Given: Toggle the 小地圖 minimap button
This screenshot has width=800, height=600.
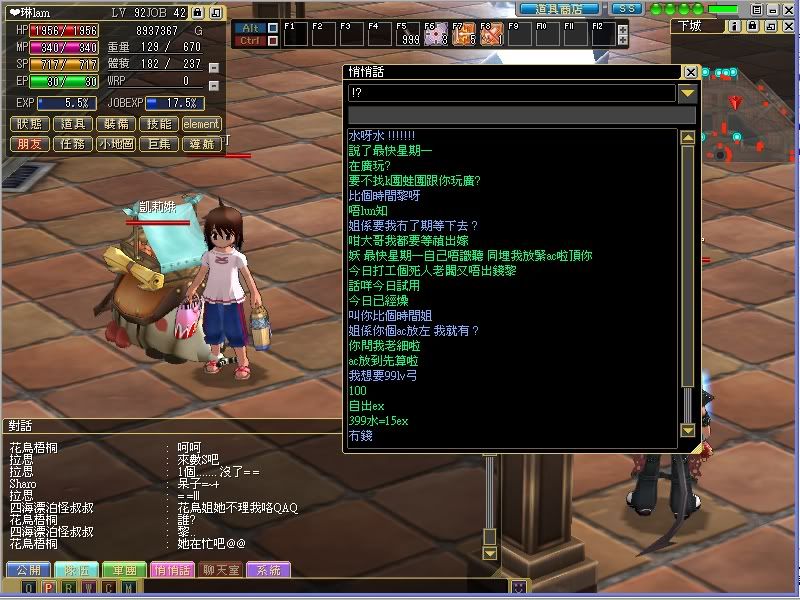Looking at the screenshot, I should tap(116, 144).
